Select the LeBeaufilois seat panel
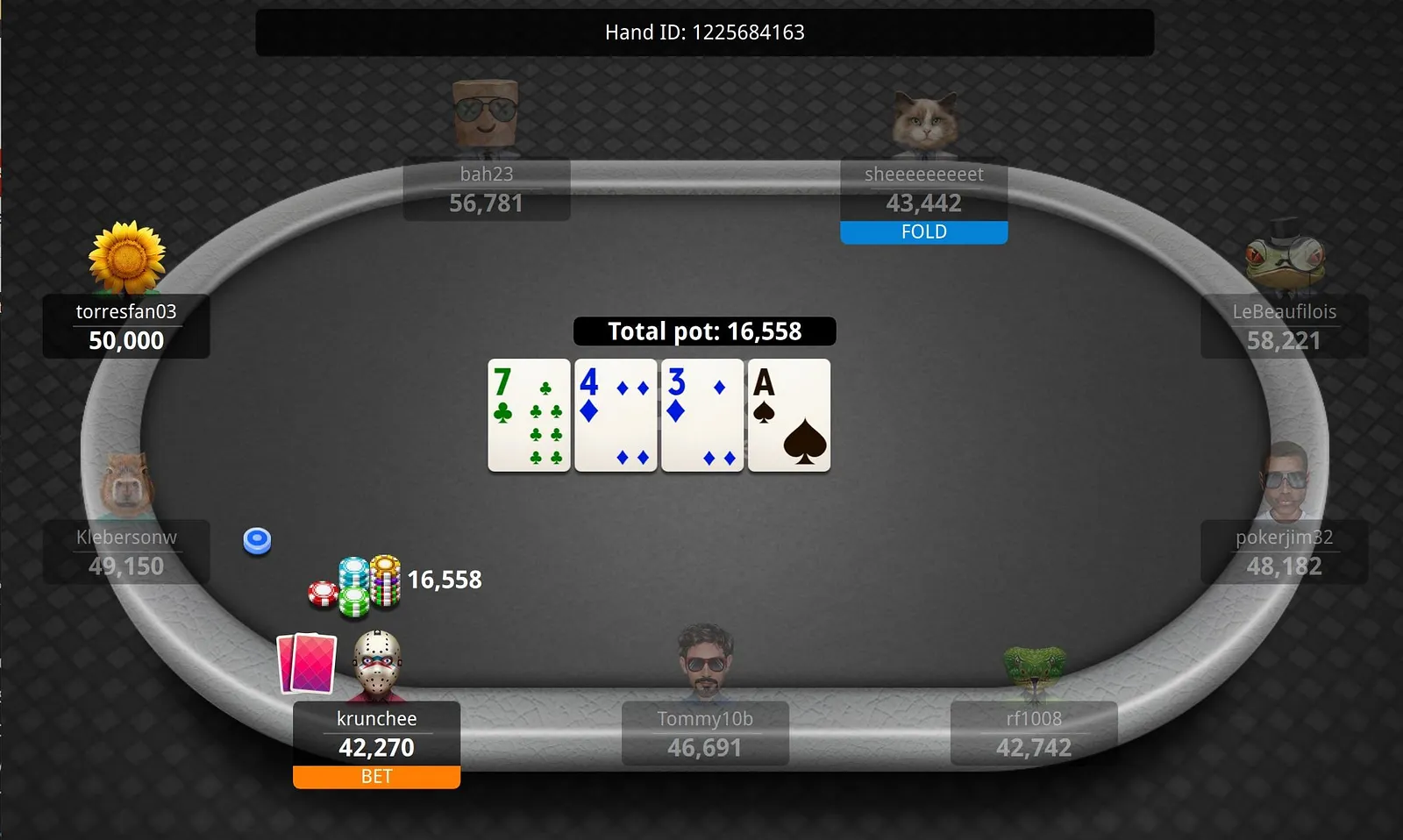1403x840 pixels. (1284, 326)
